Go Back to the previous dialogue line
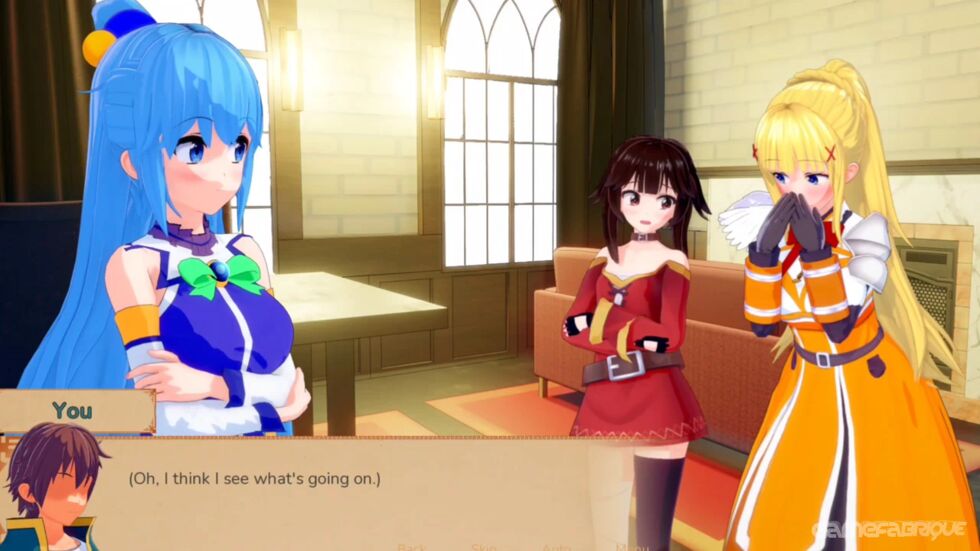This screenshot has height=551, width=980. pos(412,547)
